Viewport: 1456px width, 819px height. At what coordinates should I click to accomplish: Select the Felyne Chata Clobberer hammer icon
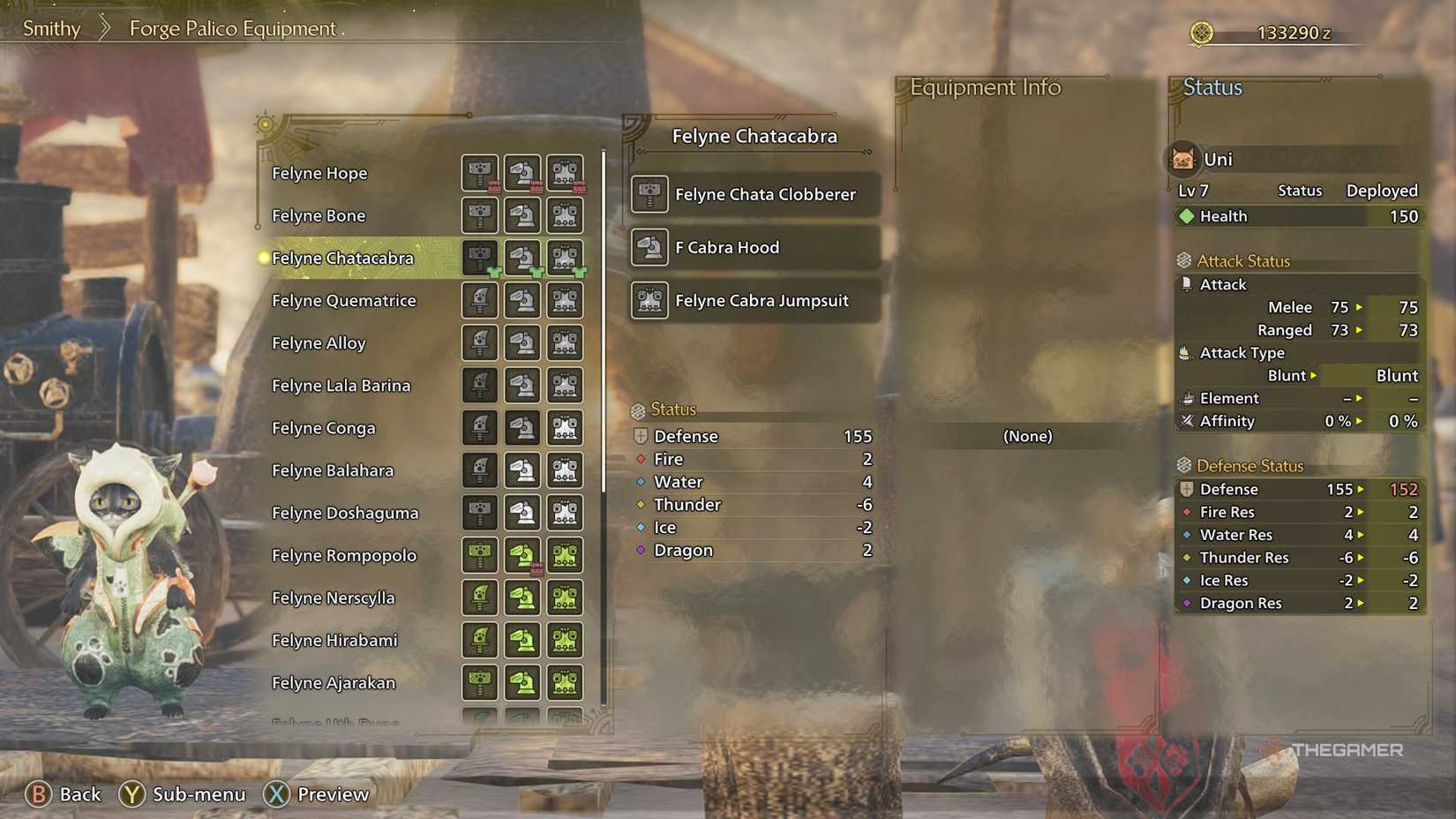tap(649, 194)
